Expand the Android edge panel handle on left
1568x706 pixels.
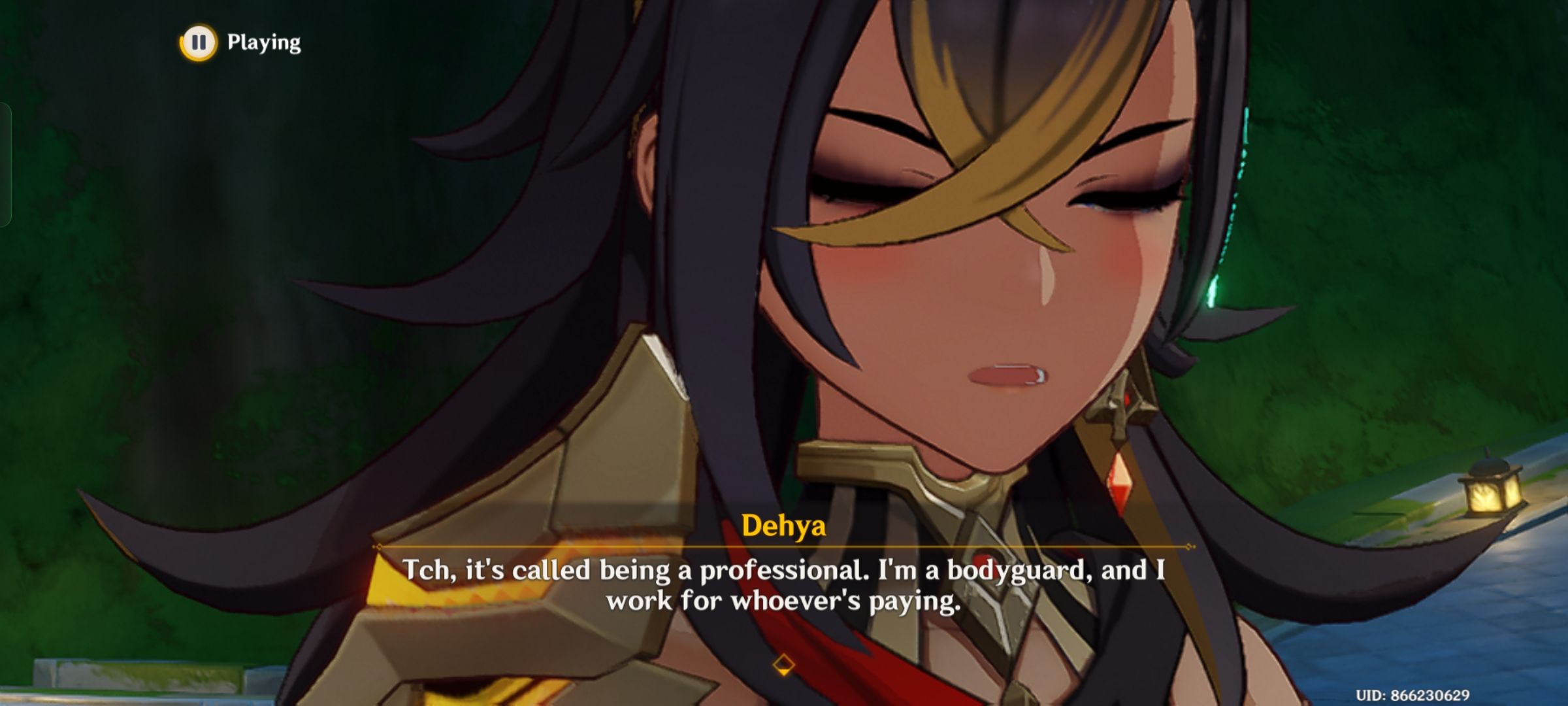[5, 163]
